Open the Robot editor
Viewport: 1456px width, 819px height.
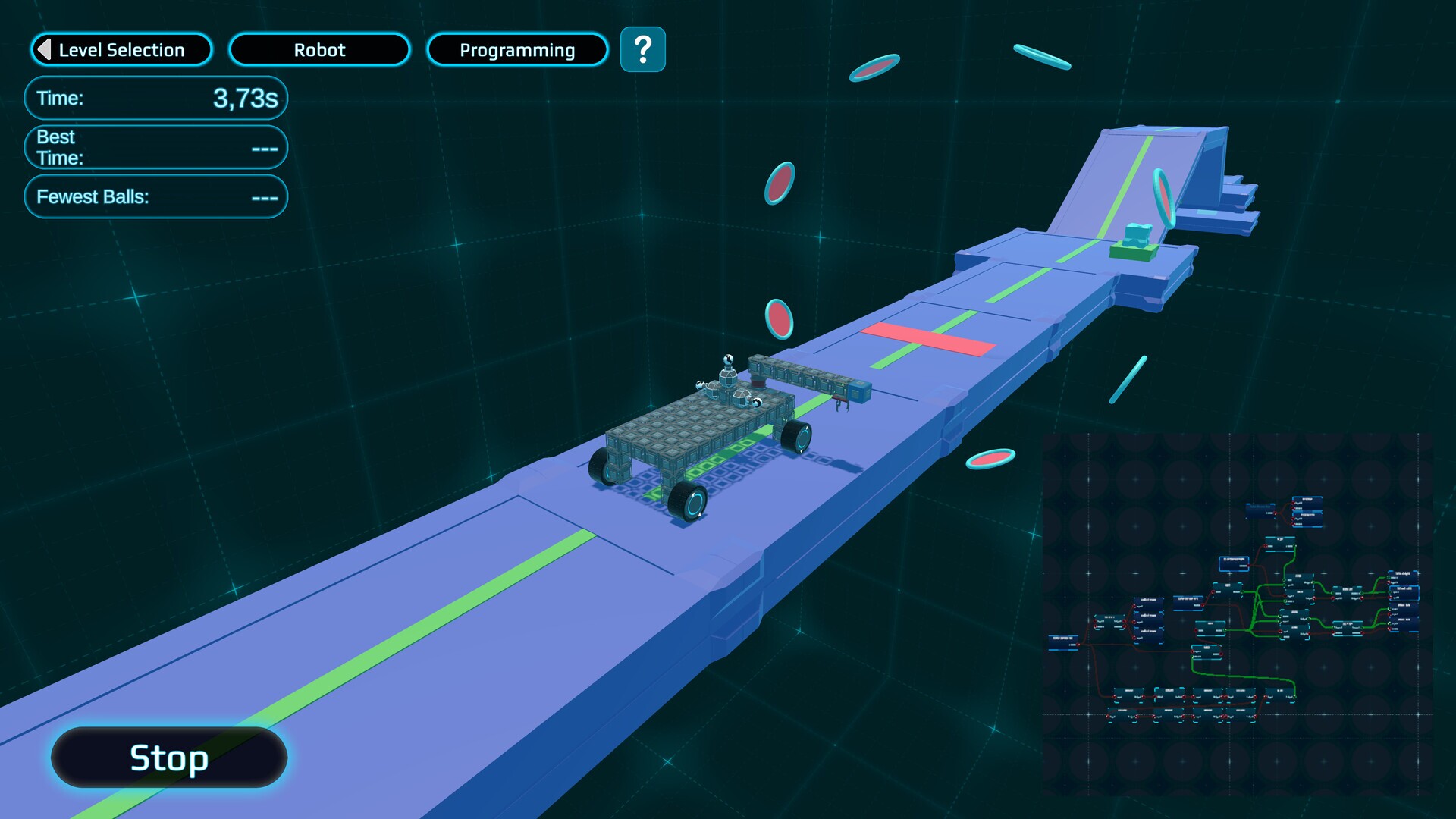point(319,50)
